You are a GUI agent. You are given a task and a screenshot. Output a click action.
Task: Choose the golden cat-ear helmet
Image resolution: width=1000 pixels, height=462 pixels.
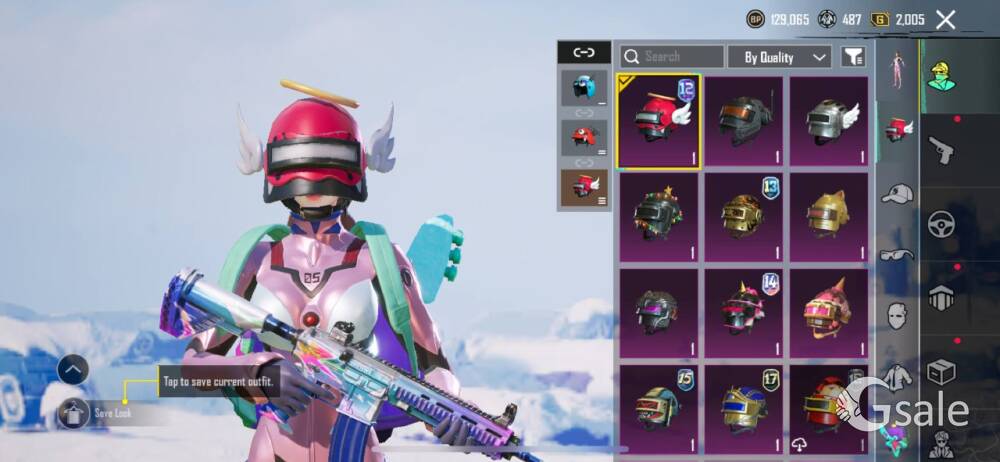(x=828, y=217)
